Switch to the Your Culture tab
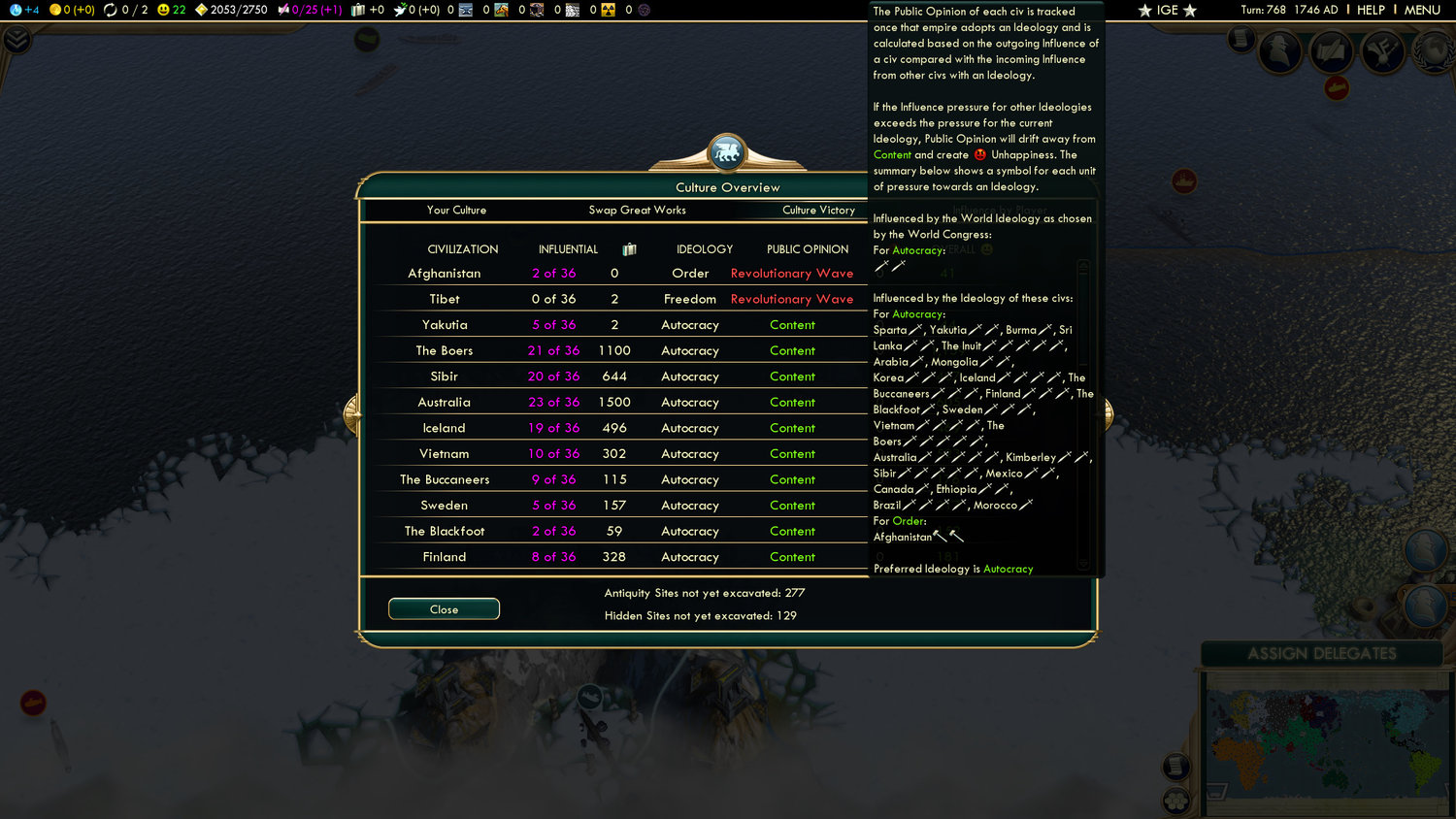 coord(456,210)
